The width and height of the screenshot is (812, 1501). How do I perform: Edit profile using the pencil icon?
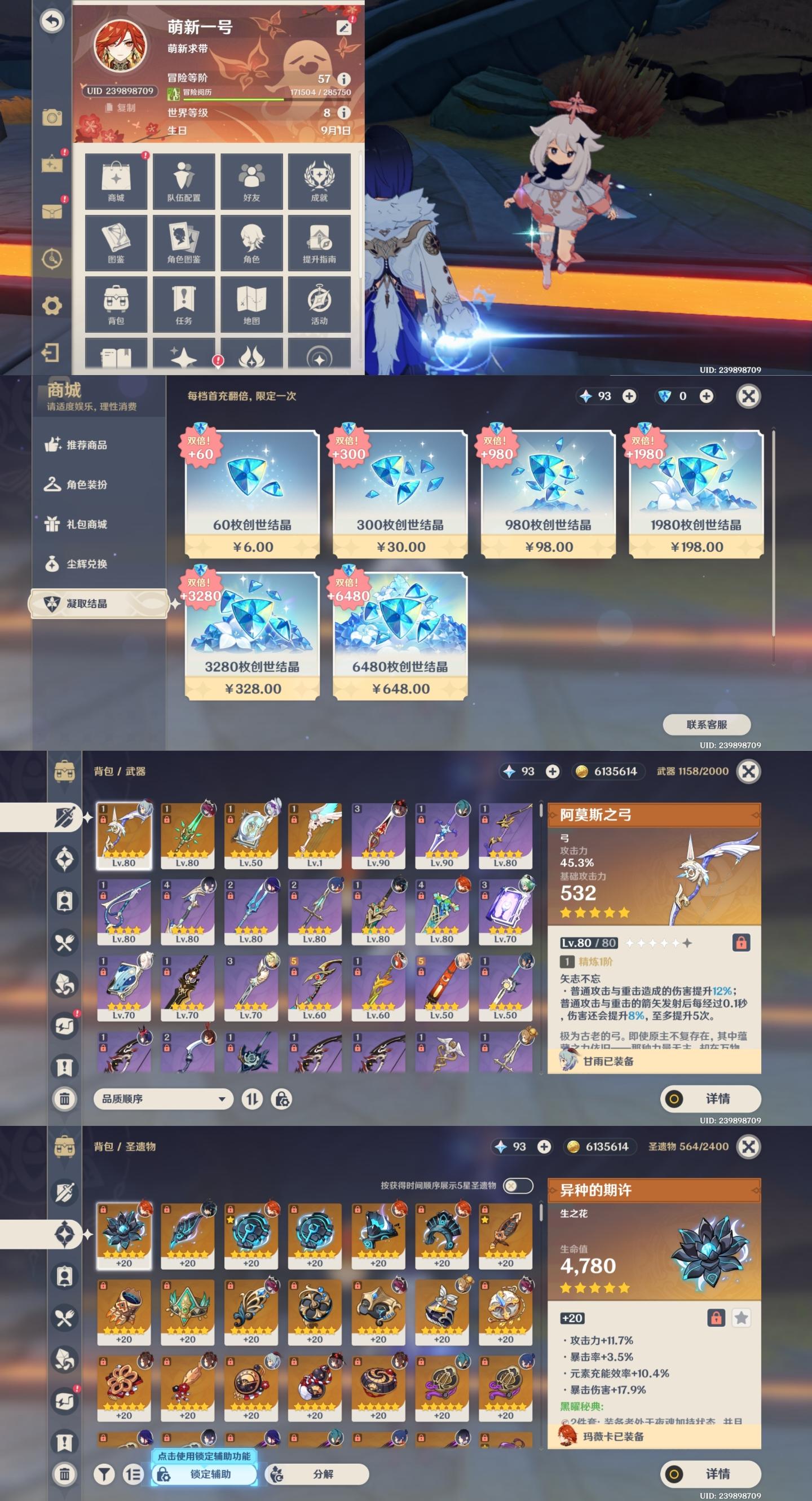pyautogui.click(x=345, y=28)
